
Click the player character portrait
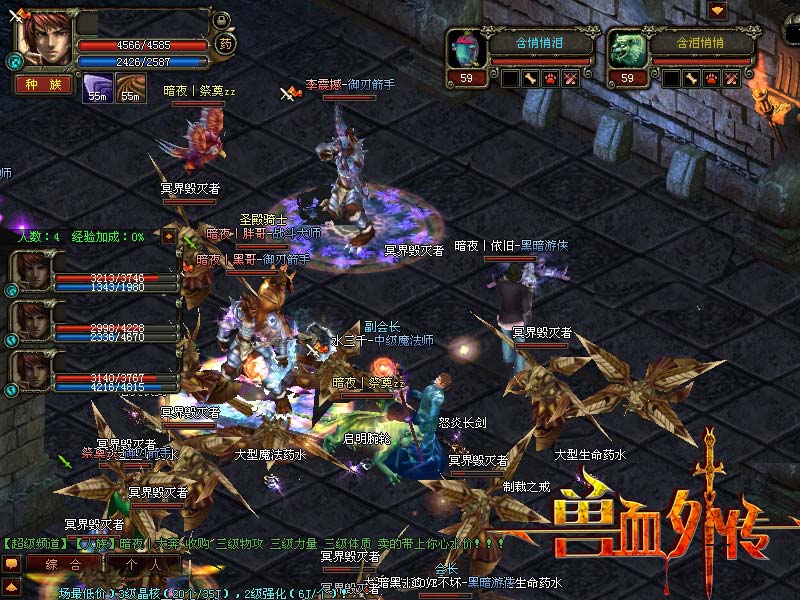click(x=43, y=40)
